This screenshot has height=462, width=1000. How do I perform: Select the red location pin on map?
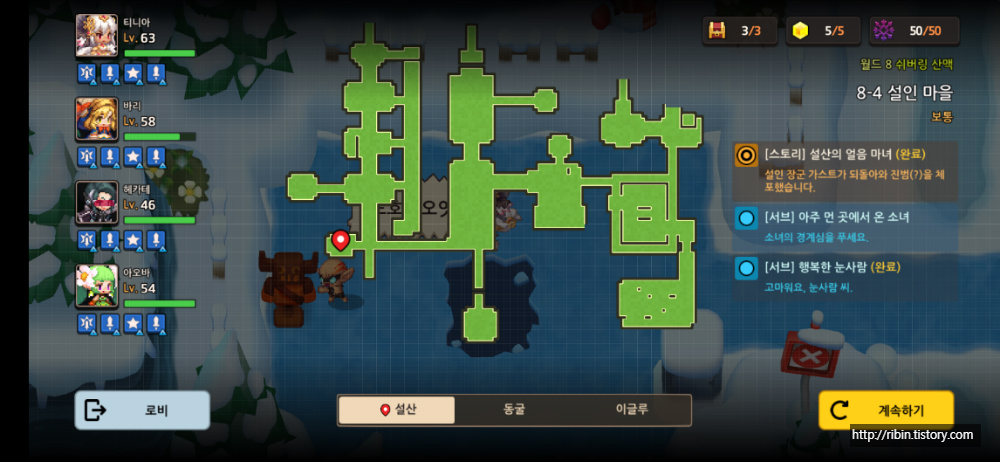340,241
